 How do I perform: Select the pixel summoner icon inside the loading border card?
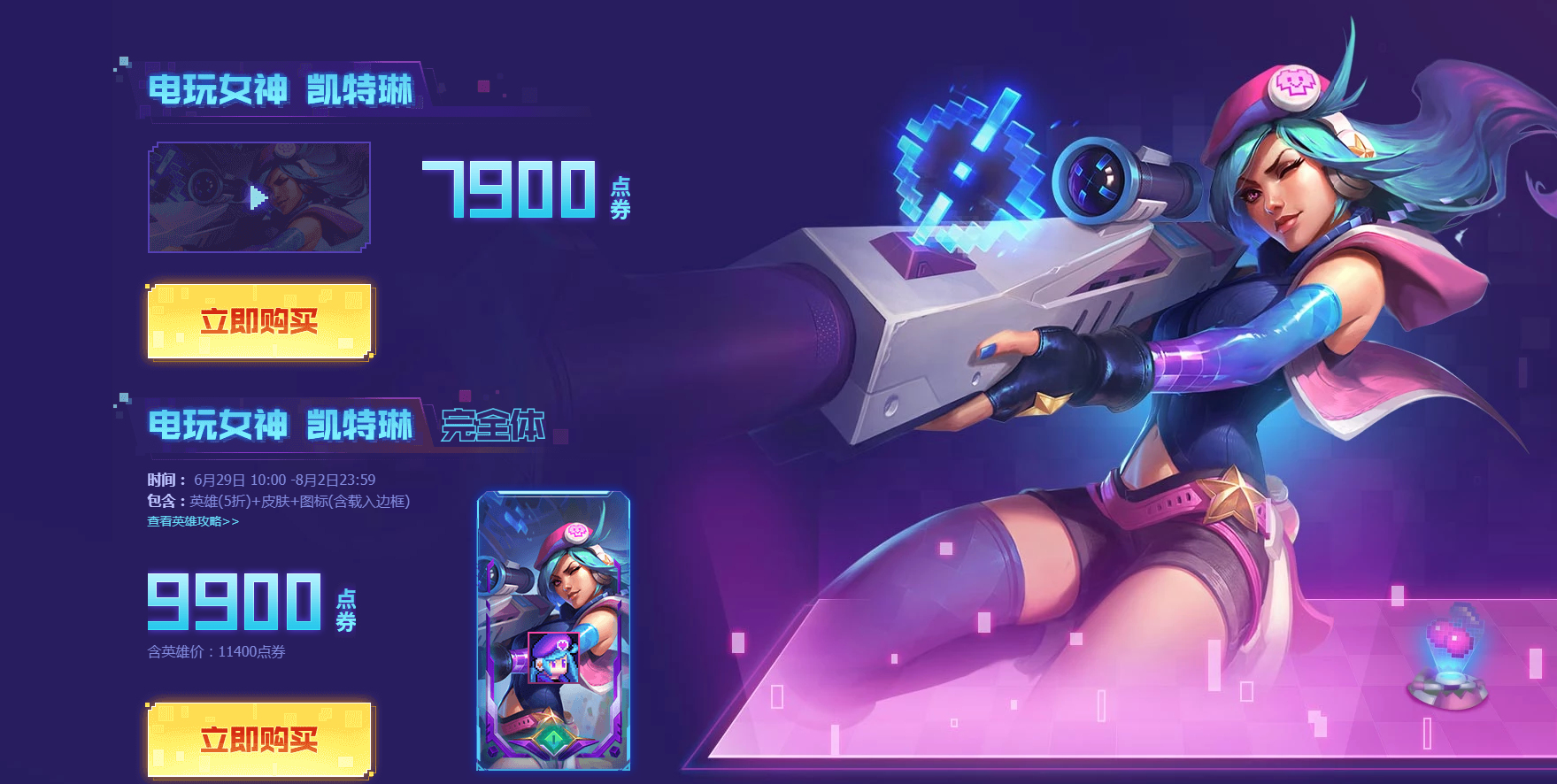(x=553, y=657)
